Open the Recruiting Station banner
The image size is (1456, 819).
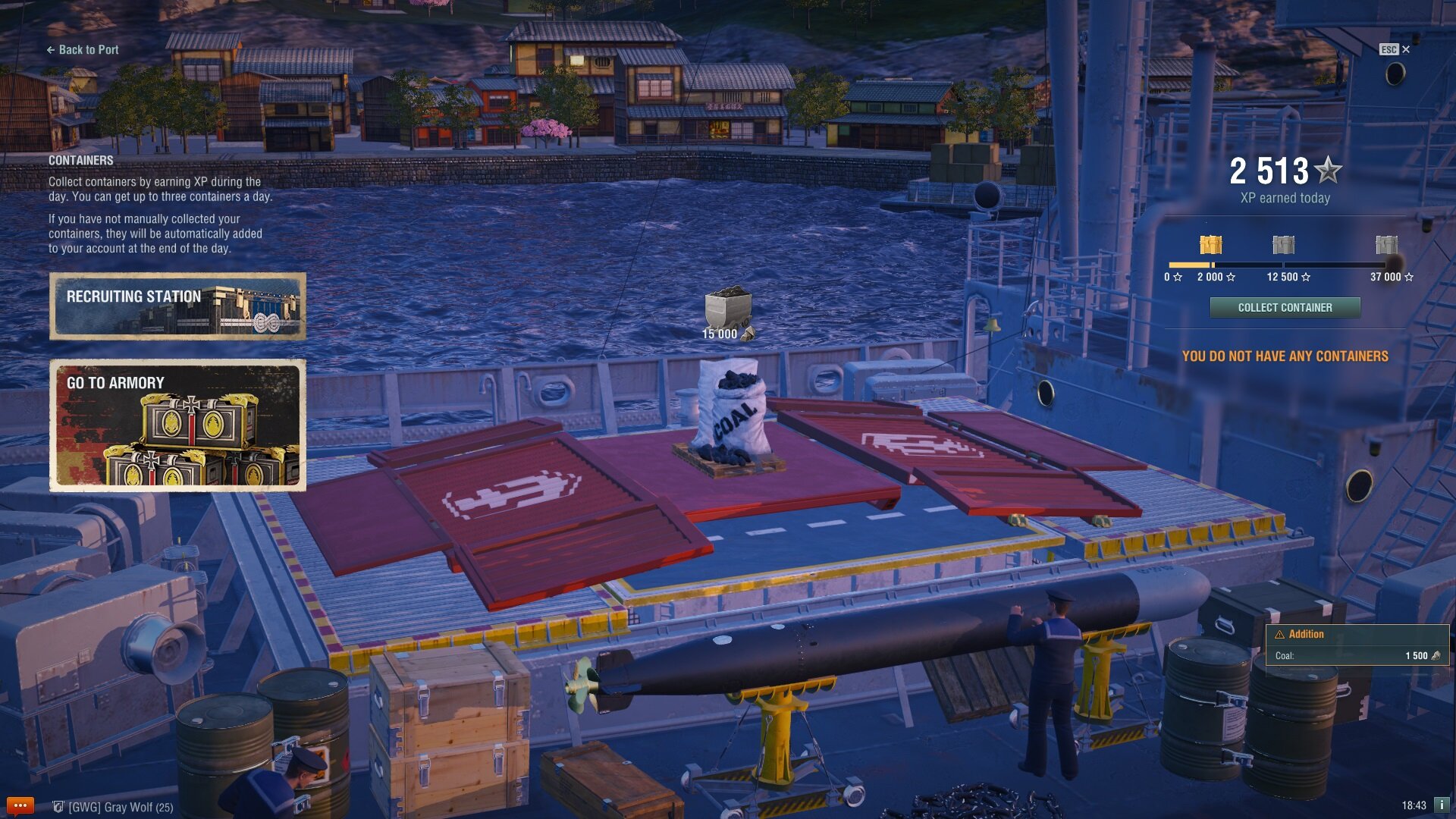(178, 306)
